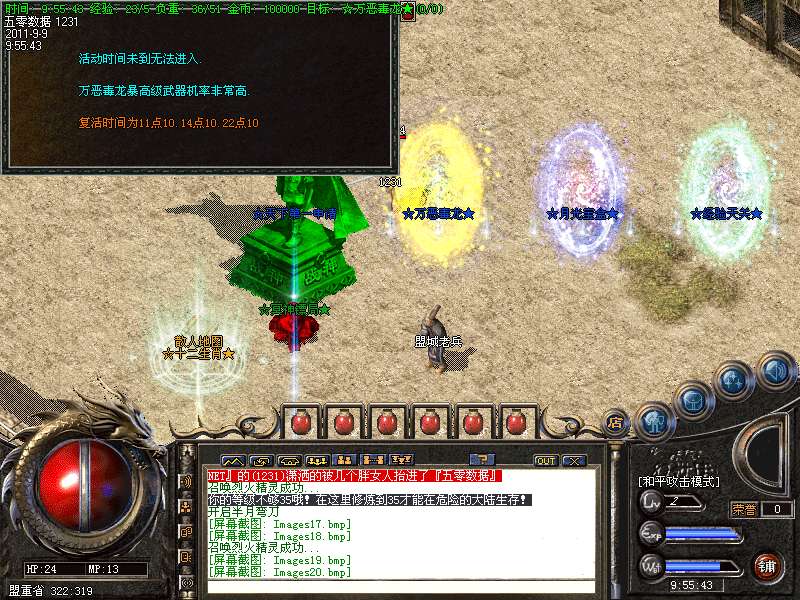Screen dimensions: 800x600
Task: Click the chat text input line
Action: pyautogui.click(x=400, y=587)
